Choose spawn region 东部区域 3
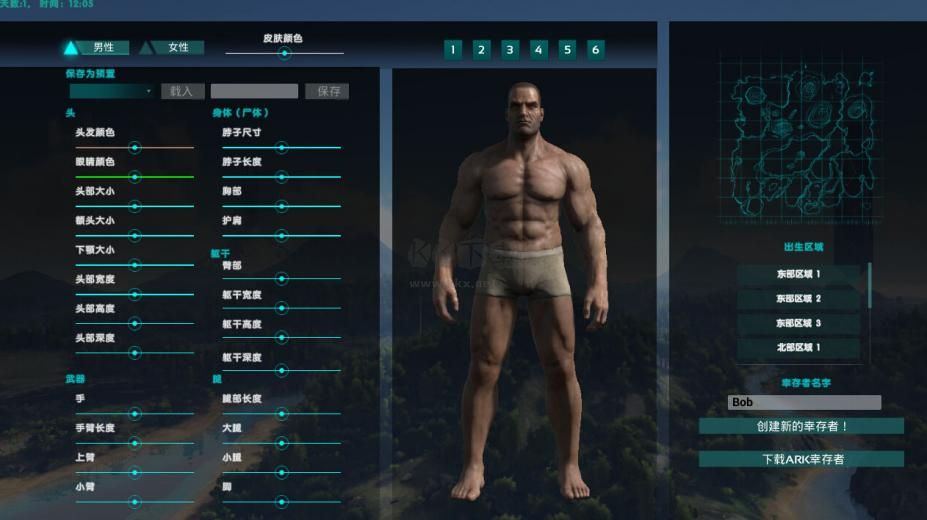927x520 pixels. click(798, 324)
